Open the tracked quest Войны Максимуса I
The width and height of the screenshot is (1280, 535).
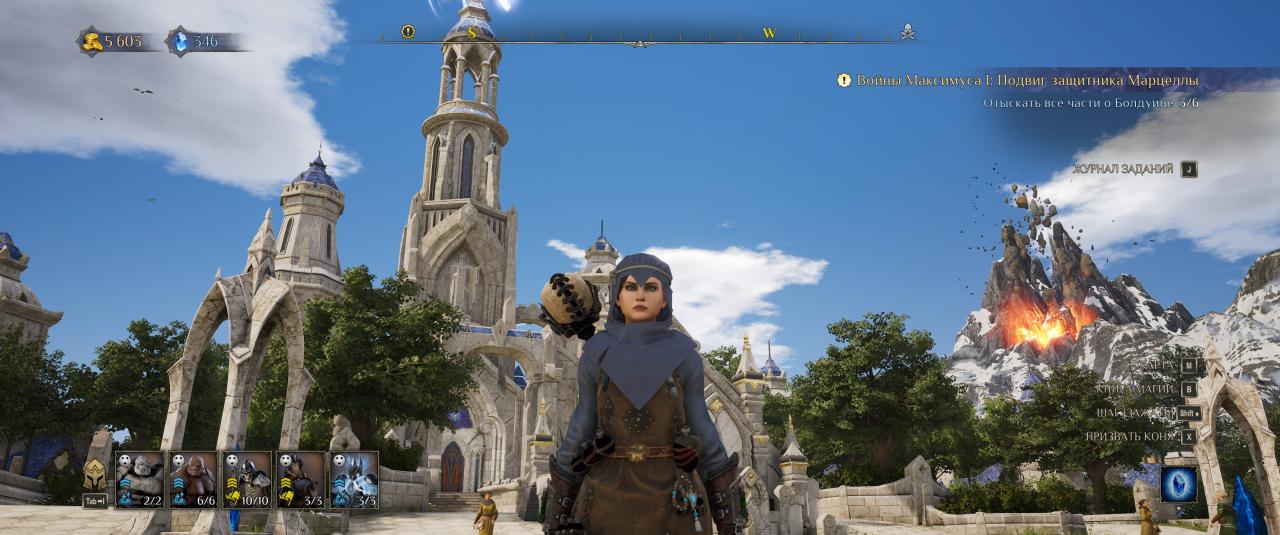point(1027,80)
